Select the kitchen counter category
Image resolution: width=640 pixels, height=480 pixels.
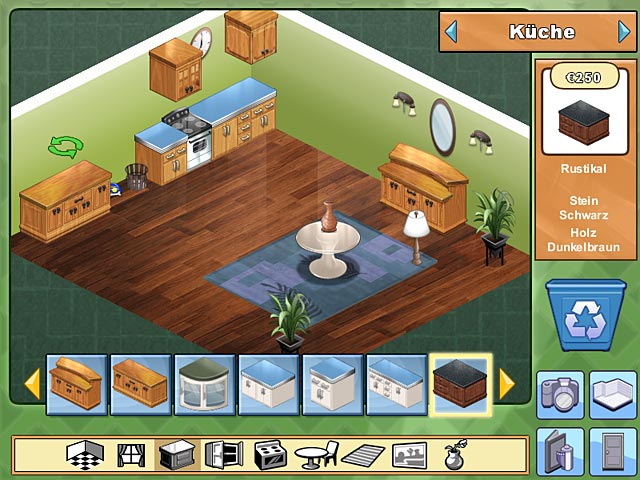[177, 455]
